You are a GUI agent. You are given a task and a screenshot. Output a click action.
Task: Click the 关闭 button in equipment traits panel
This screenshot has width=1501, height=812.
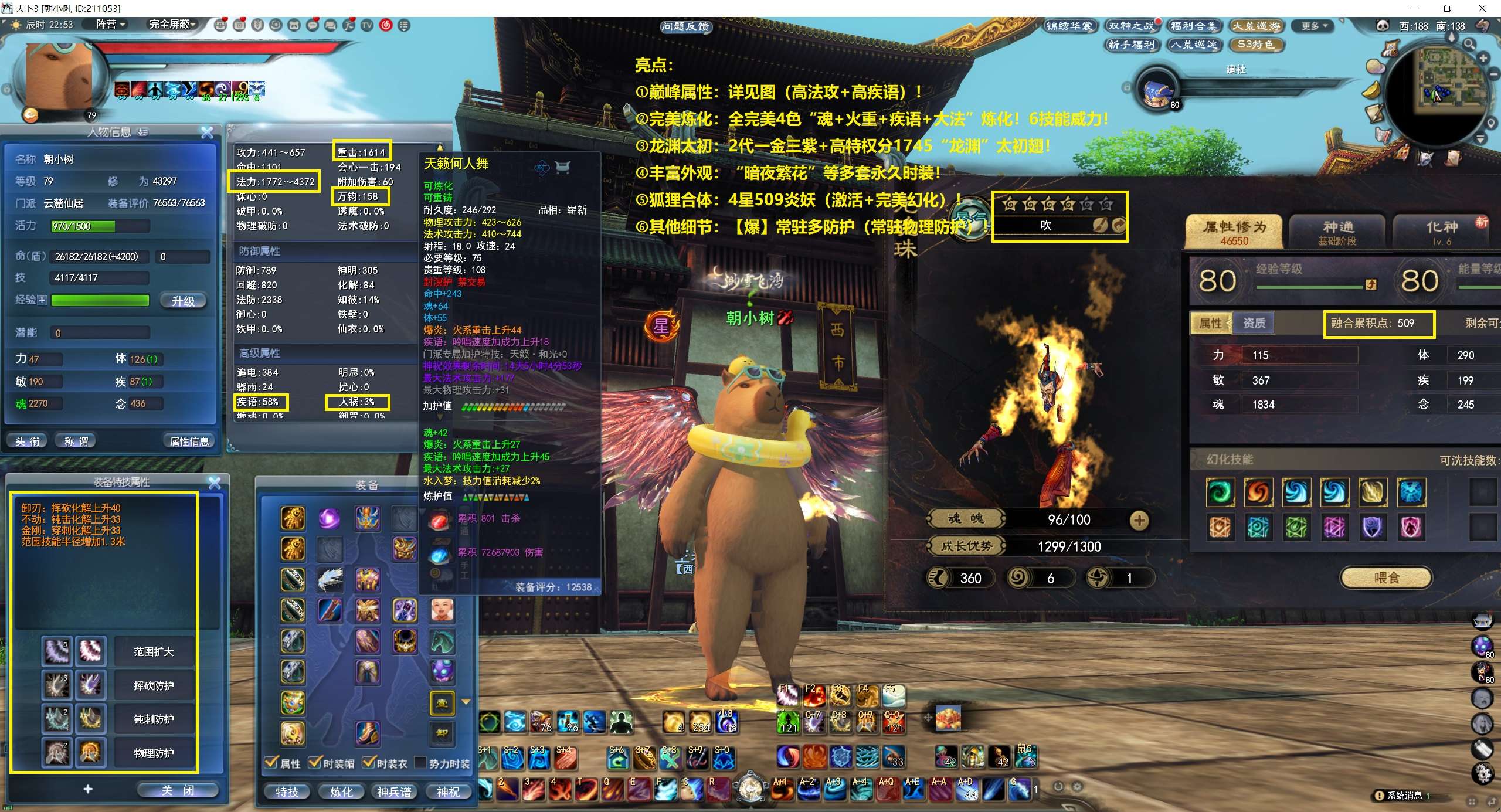pos(177,790)
